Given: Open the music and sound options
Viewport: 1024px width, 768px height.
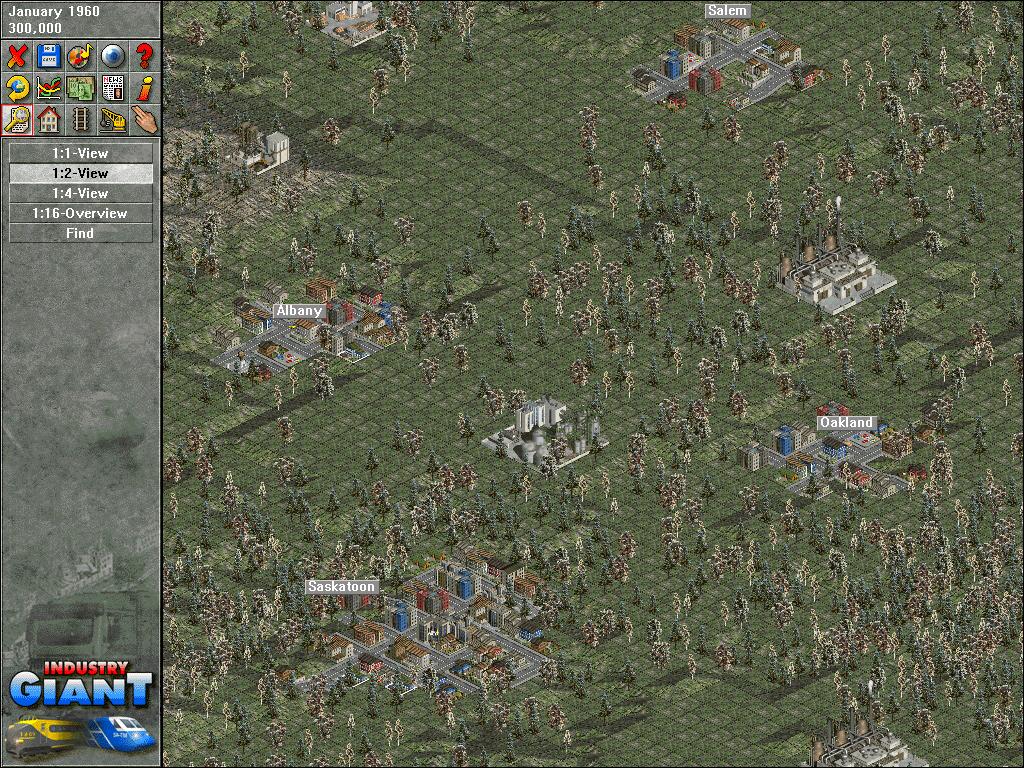Looking at the screenshot, I should [81, 56].
